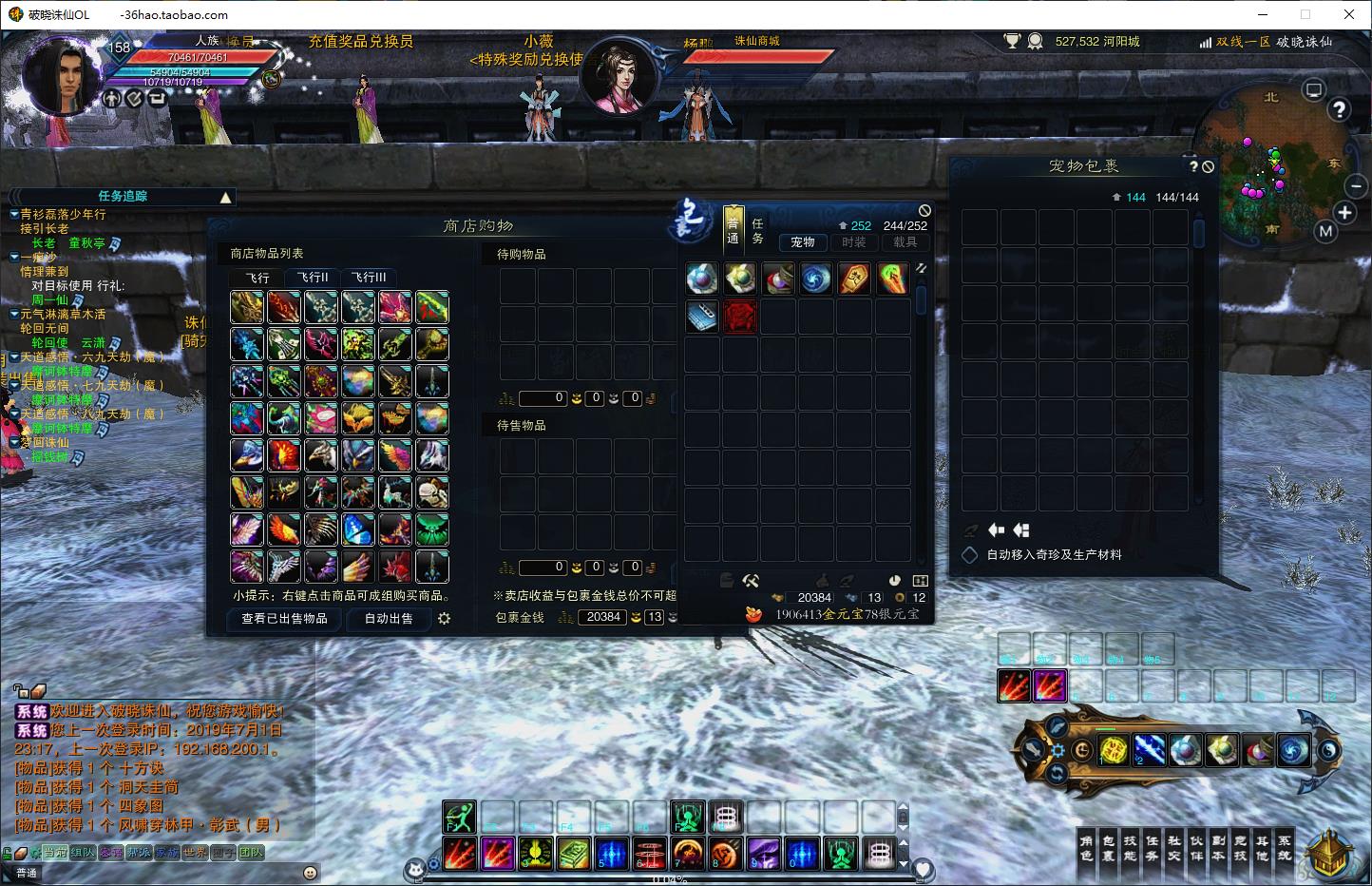Select the red rose item in bag
Image resolution: width=1372 pixels, height=886 pixels.
[x=740, y=317]
